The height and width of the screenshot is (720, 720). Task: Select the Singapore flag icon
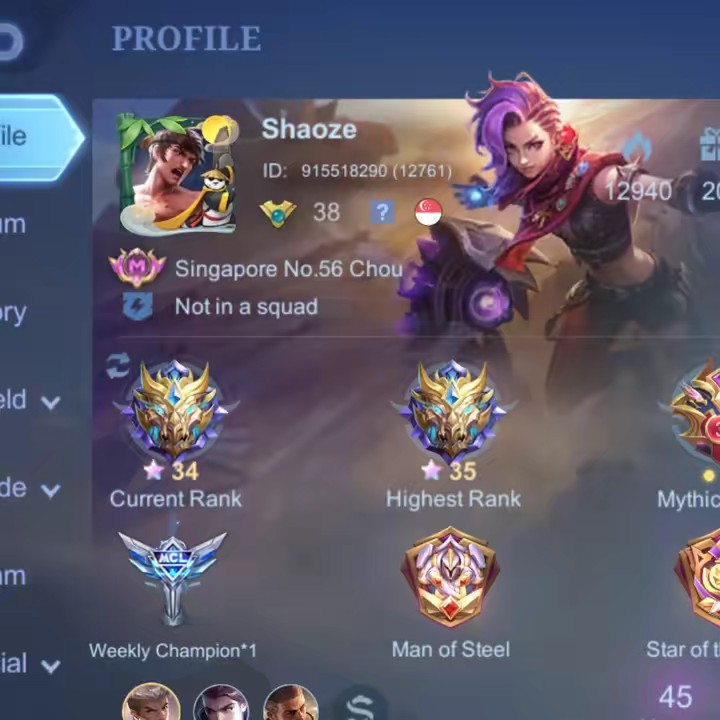[428, 212]
